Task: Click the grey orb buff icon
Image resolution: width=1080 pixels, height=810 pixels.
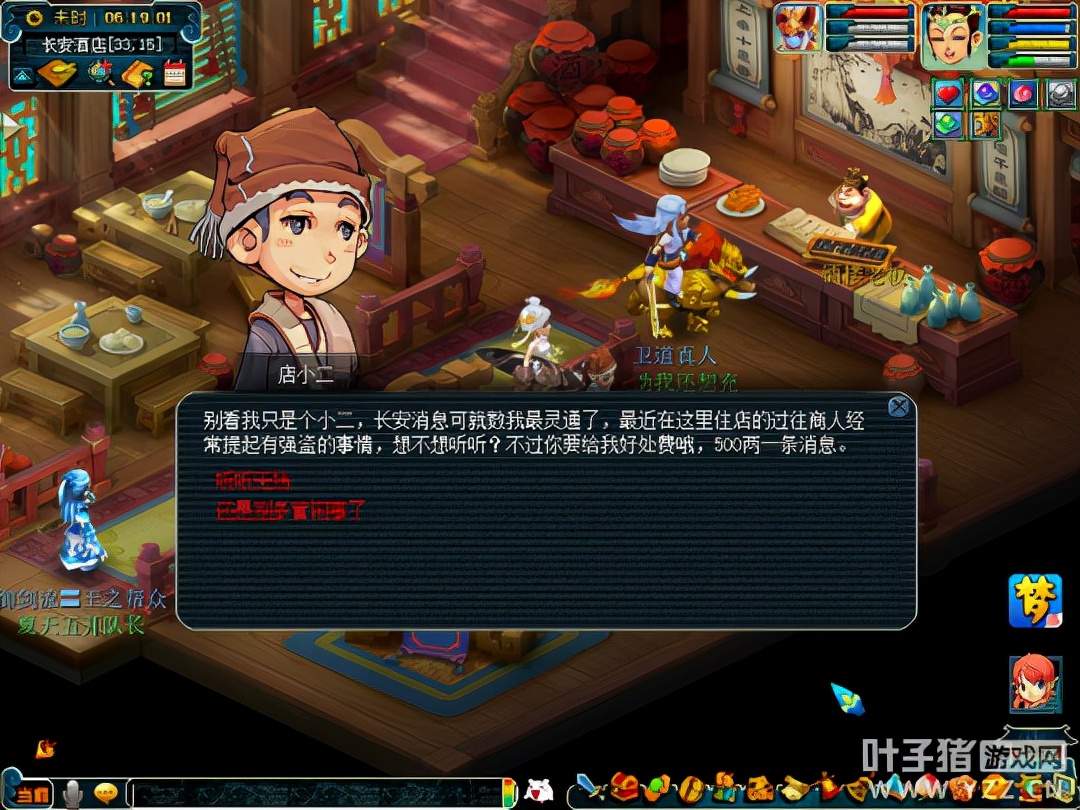Action: click(1060, 94)
